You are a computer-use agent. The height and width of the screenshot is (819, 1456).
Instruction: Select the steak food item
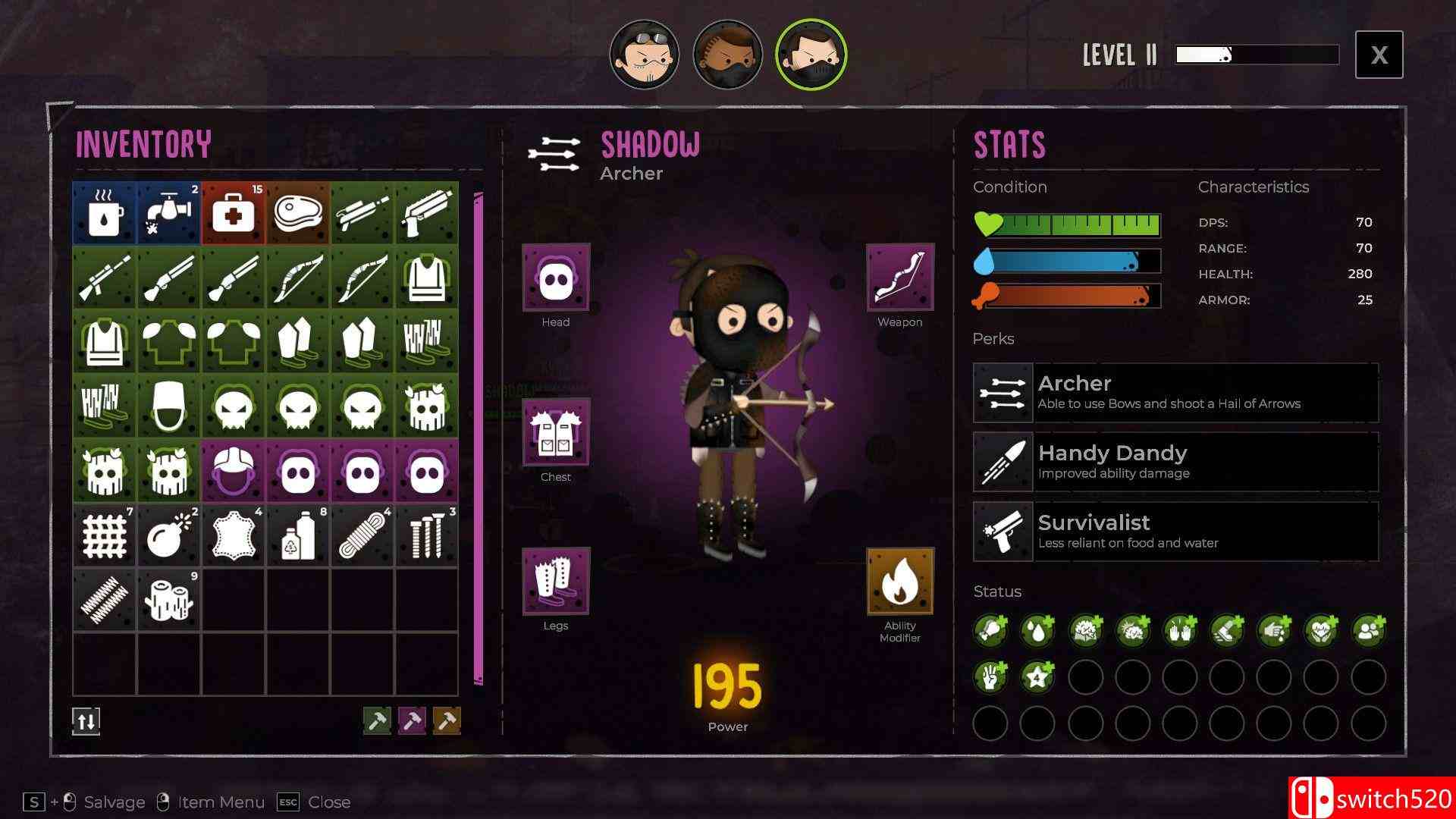(296, 213)
